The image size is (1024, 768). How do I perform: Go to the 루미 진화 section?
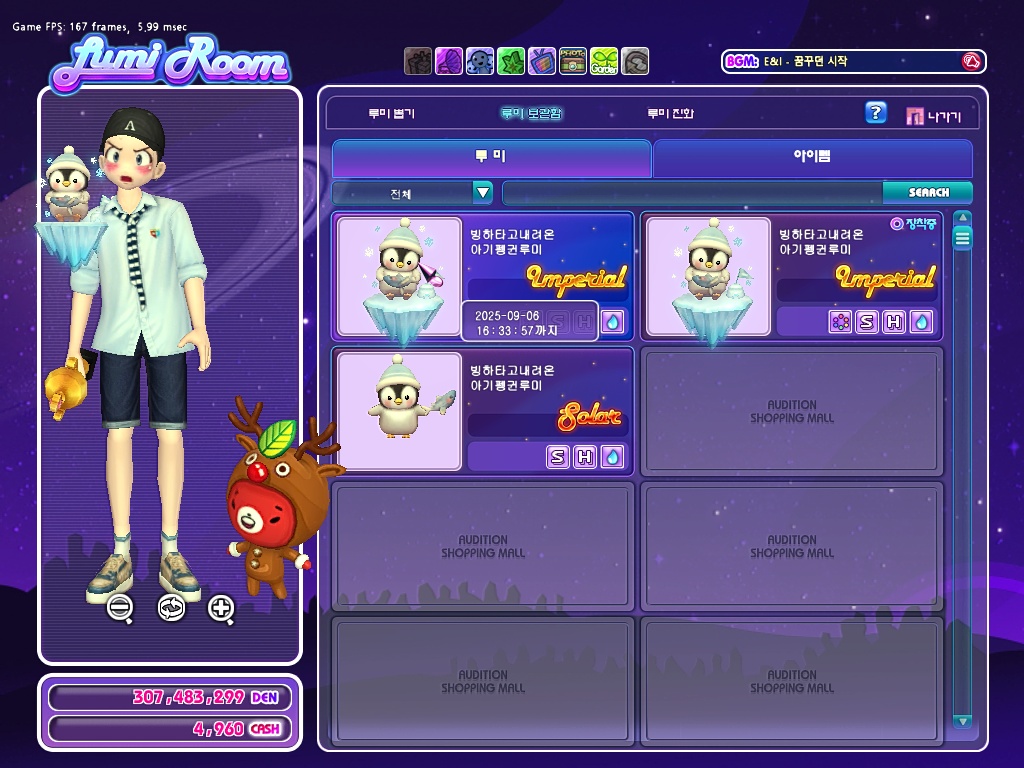(x=669, y=114)
